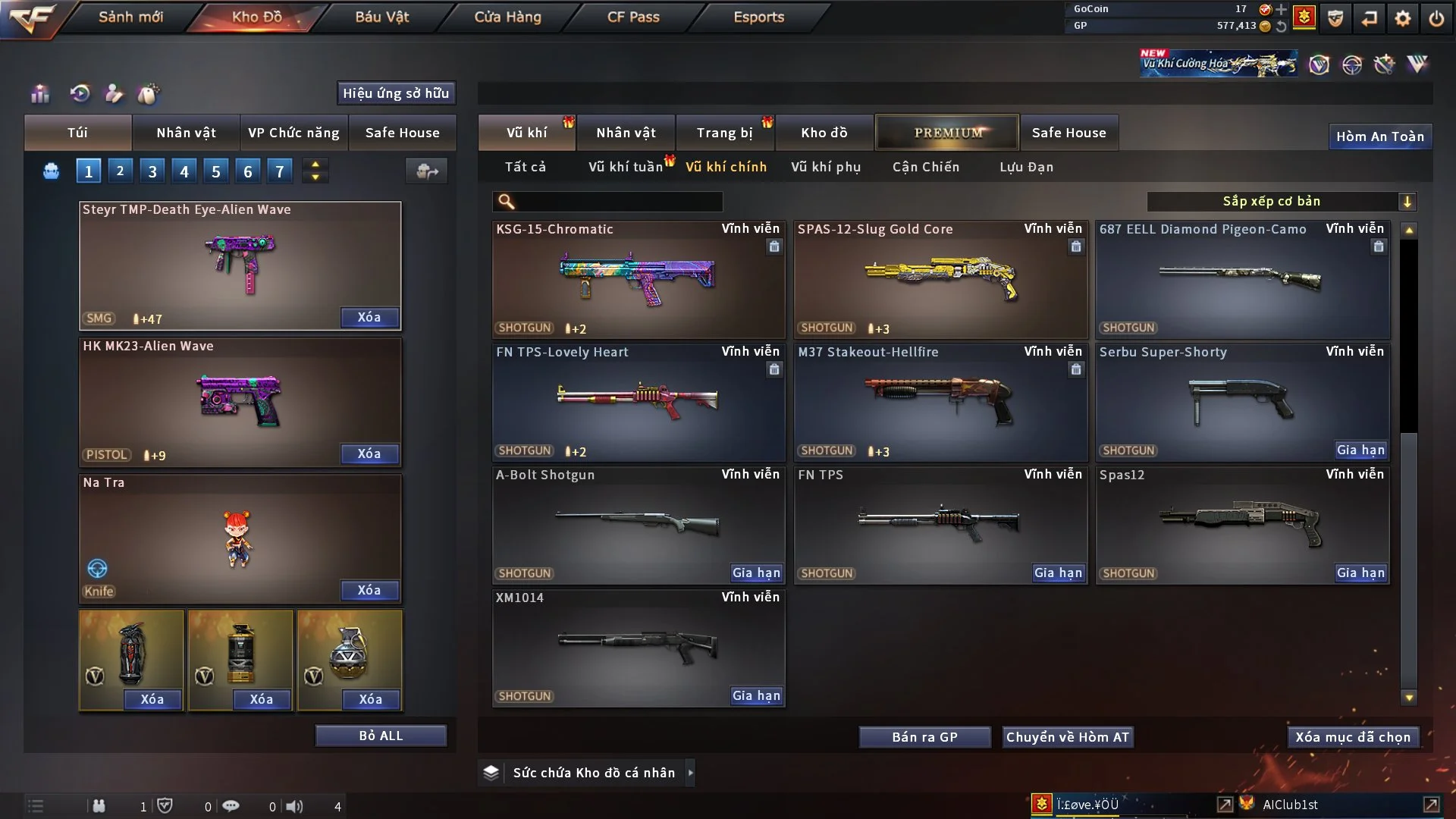Remove the Steyr TMP-Death Eye-Alien Wave
This screenshot has height=819, width=1456.
click(369, 318)
